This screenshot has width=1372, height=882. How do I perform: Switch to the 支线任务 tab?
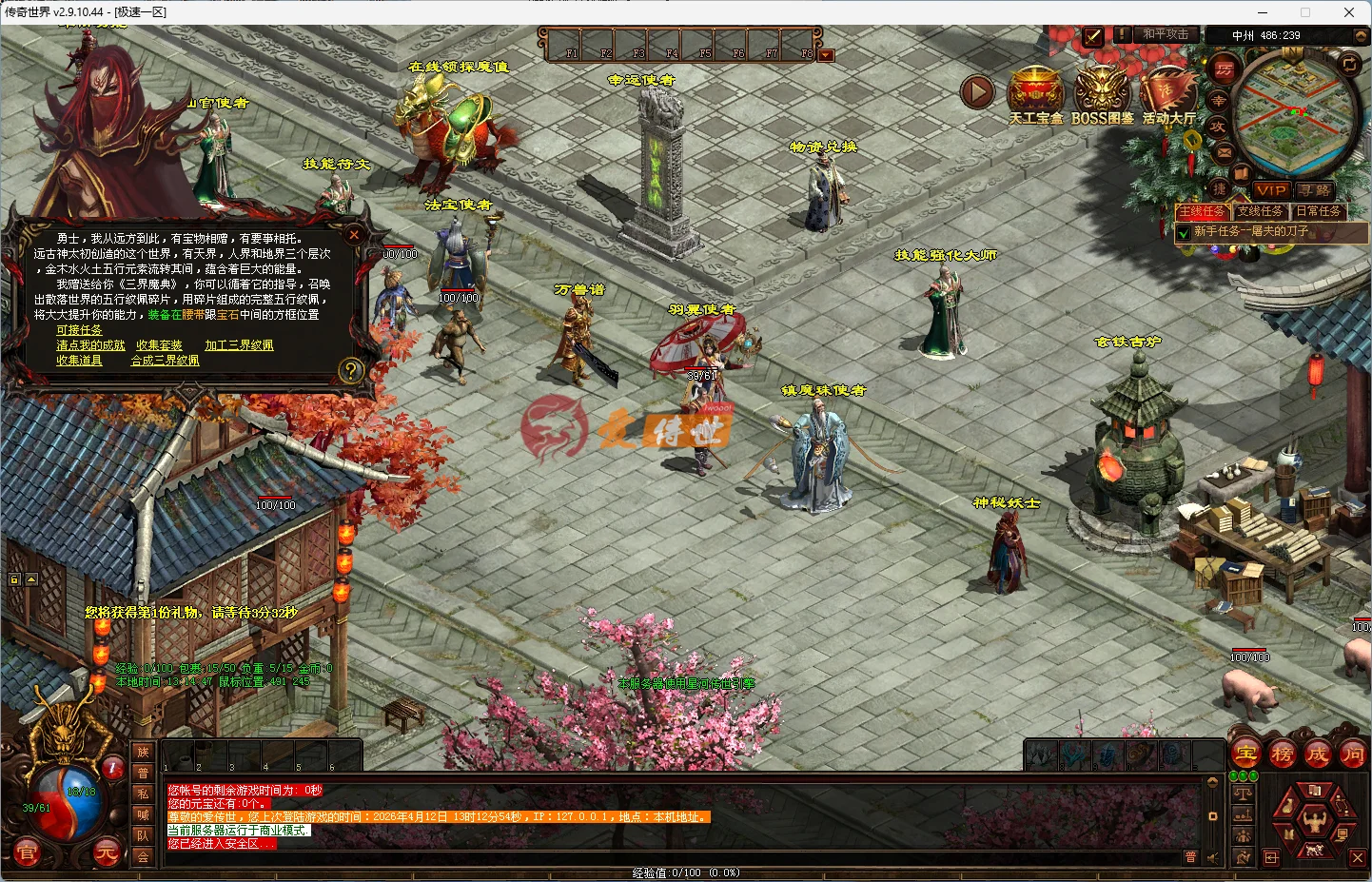pos(1260,211)
